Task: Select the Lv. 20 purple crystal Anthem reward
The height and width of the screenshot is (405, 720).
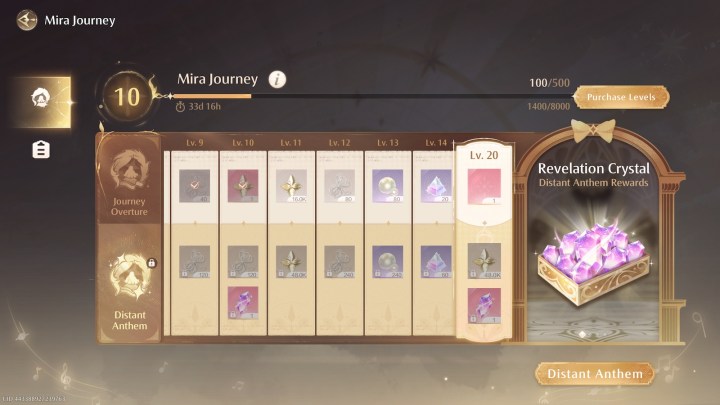Action: point(484,303)
